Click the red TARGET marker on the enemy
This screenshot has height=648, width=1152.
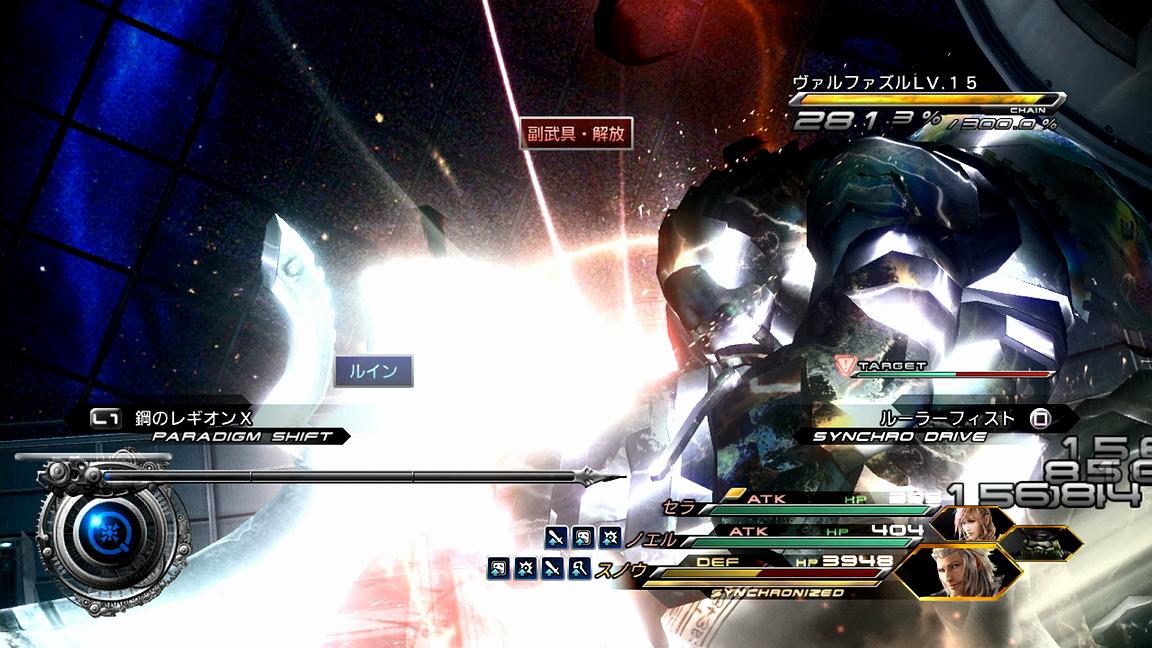(846, 366)
